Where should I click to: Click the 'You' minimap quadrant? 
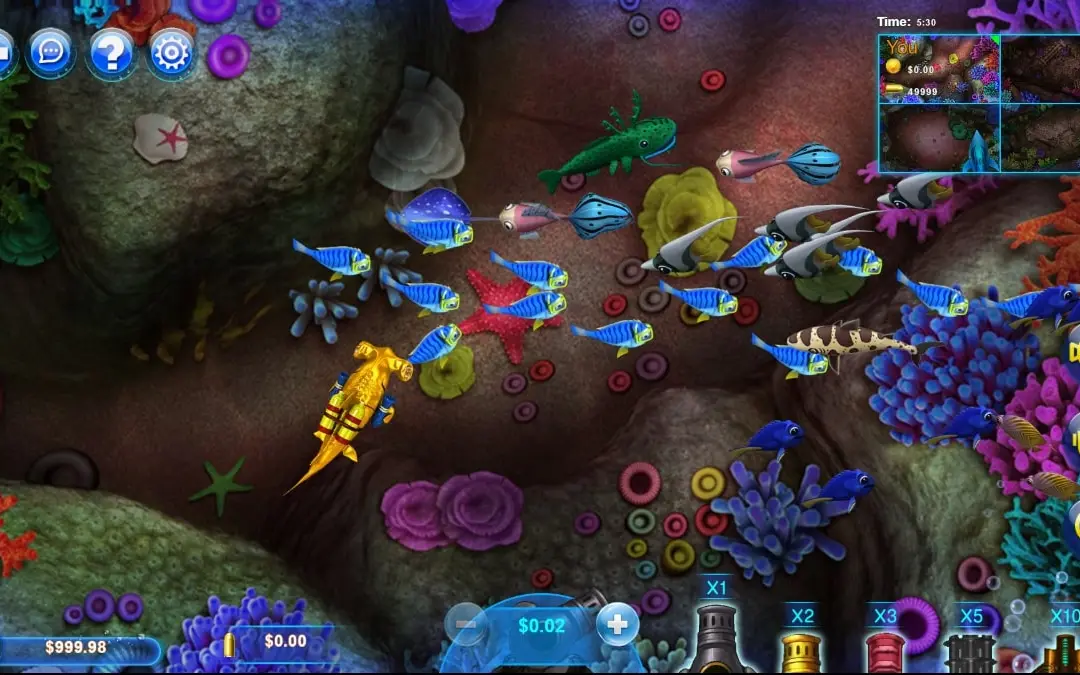(x=938, y=69)
